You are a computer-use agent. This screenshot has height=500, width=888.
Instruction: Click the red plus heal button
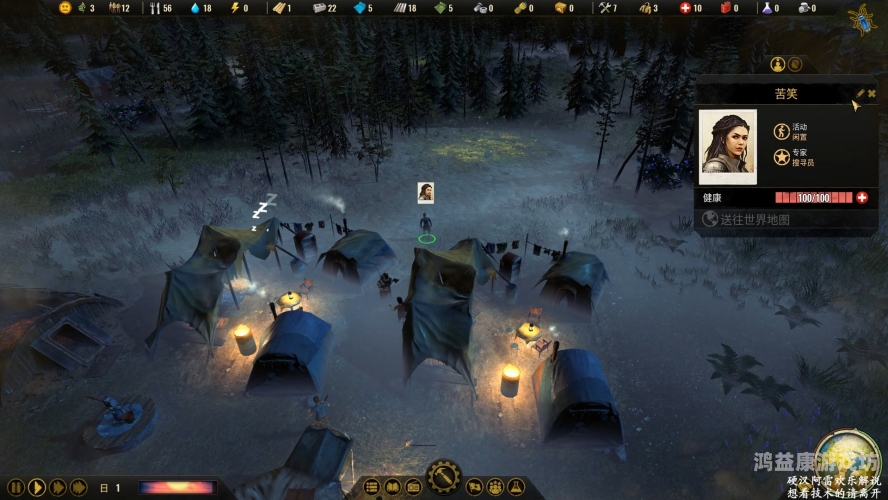coord(862,198)
